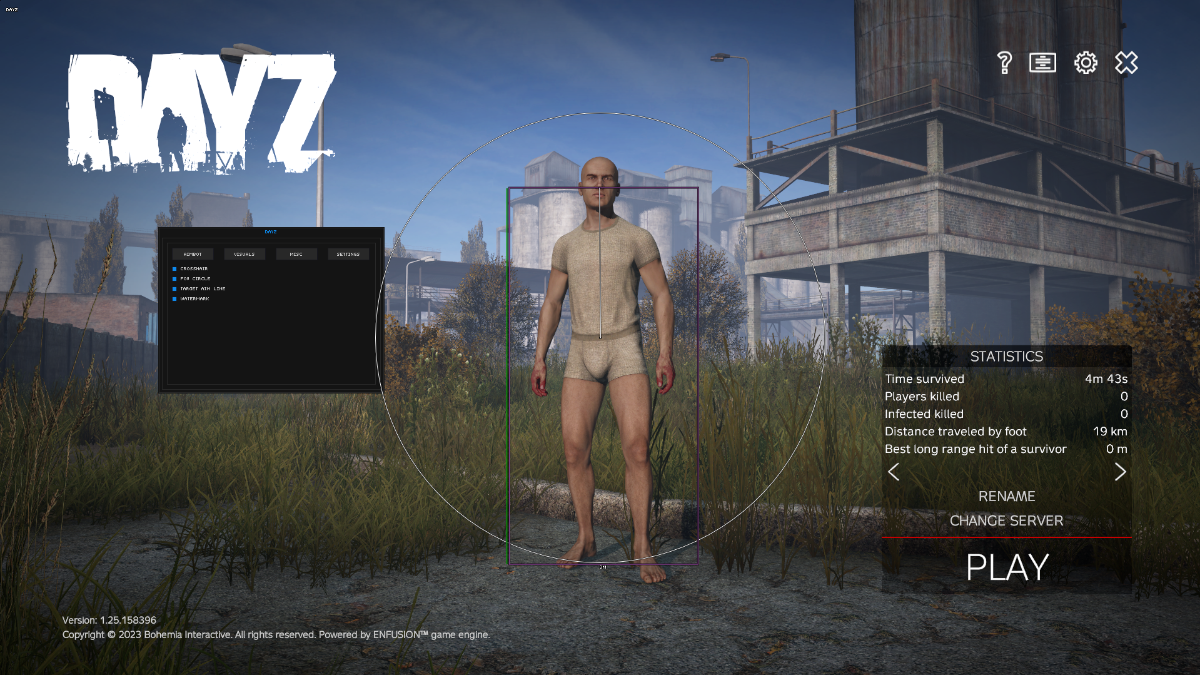Image resolution: width=1200 pixels, height=675 pixels.
Task: Open the CHANGE SERVER option
Action: click(x=1006, y=521)
